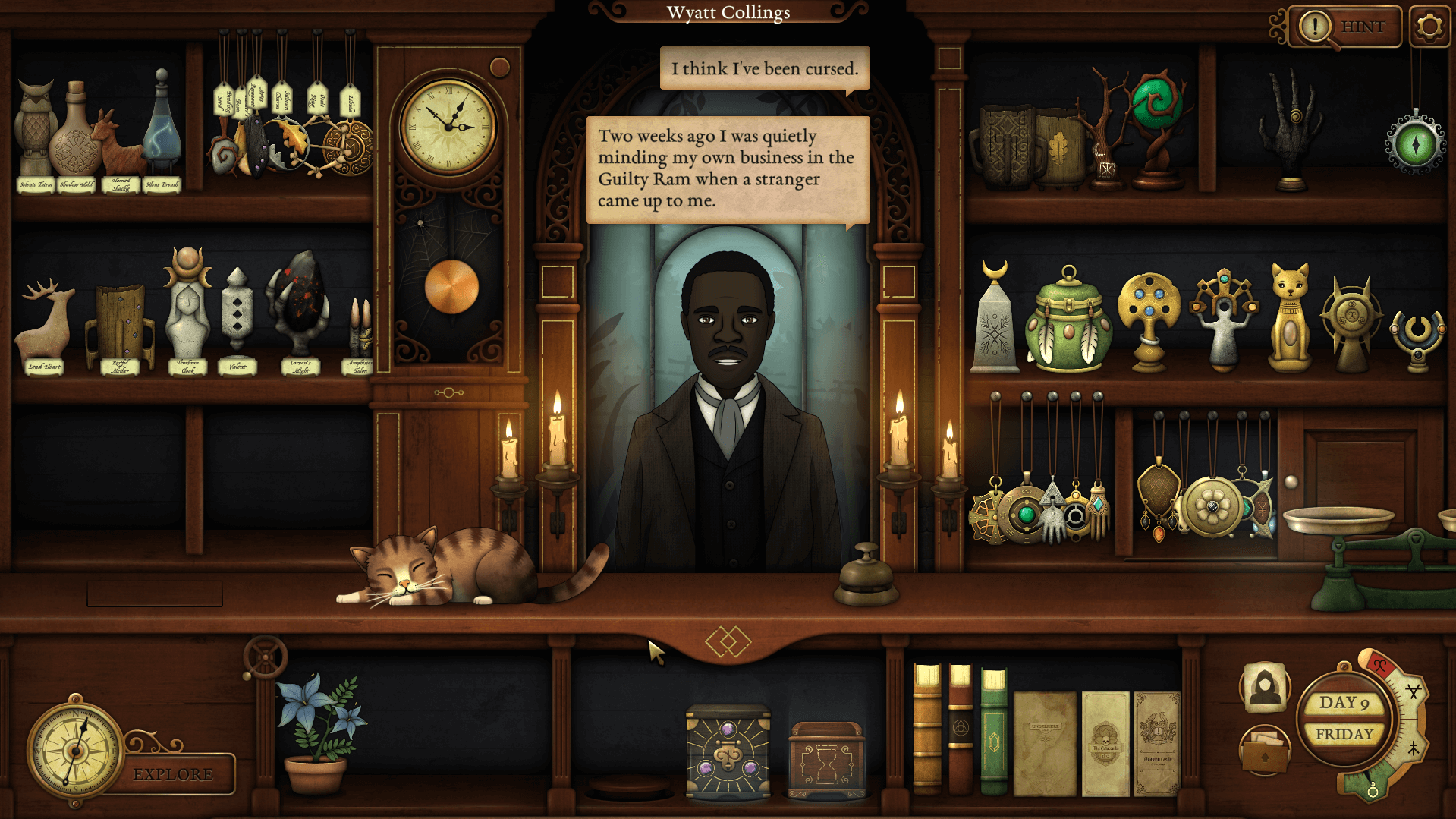1456x819 pixels.
Task: Click the Ossic Ring hanging tag
Action: point(319,98)
